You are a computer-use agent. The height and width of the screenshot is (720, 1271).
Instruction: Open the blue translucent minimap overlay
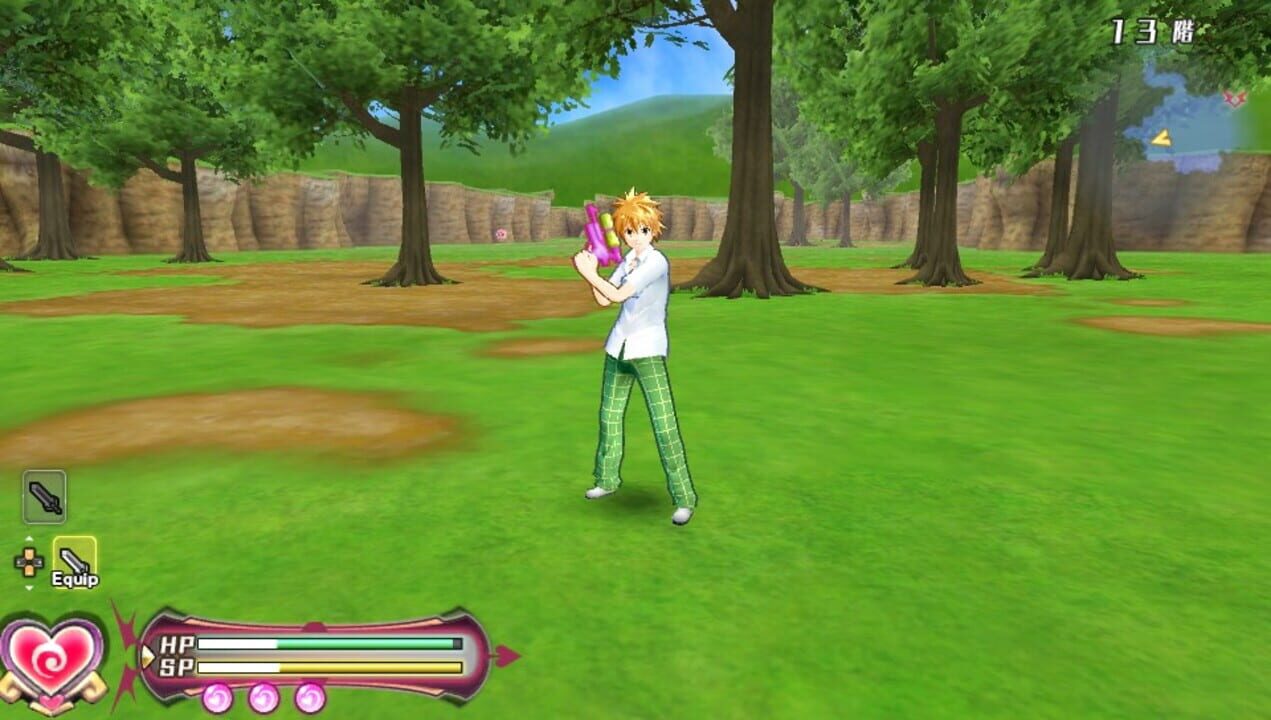click(1185, 122)
